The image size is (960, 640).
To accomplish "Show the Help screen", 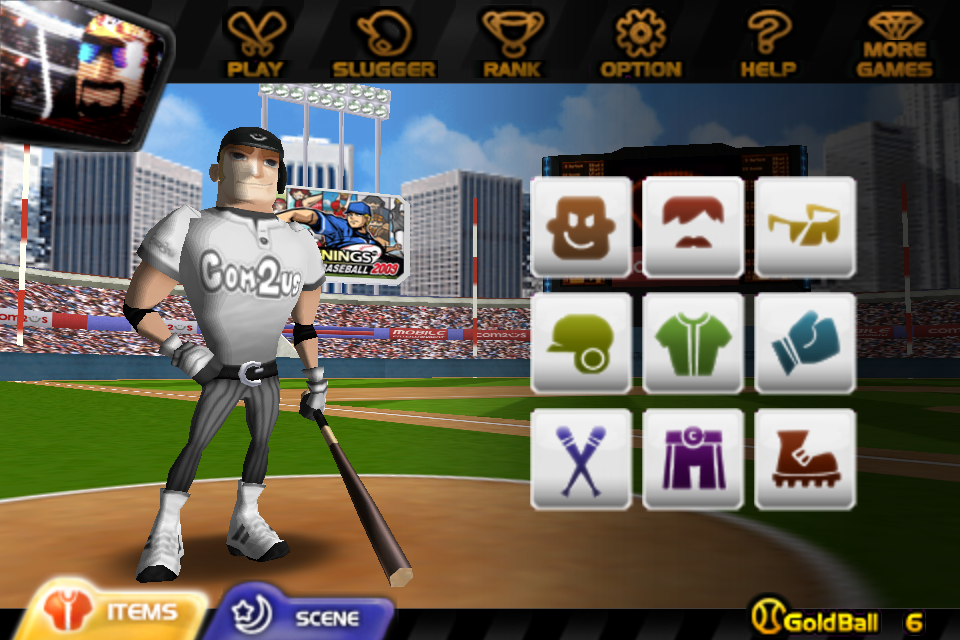I will point(768,43).
